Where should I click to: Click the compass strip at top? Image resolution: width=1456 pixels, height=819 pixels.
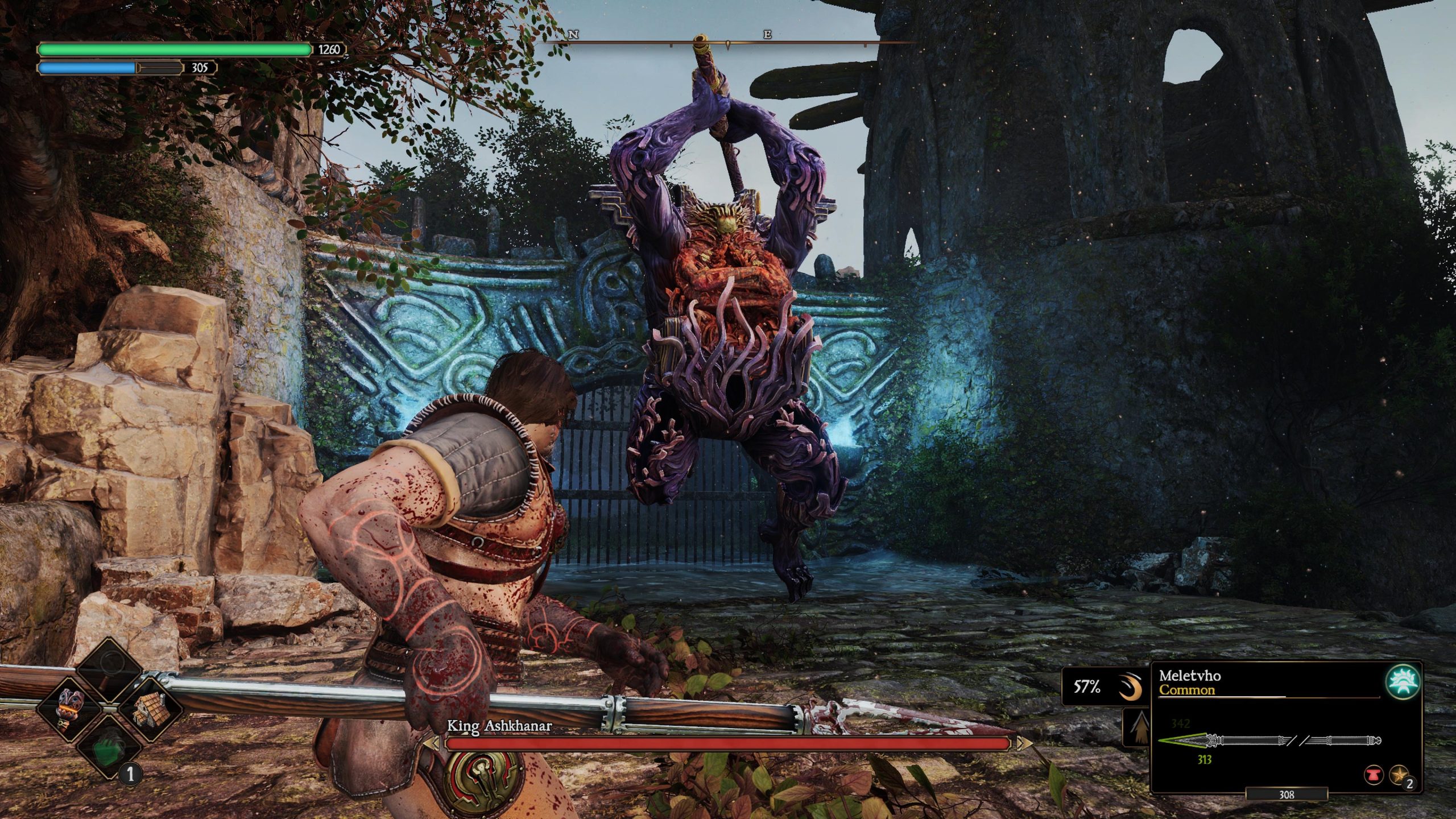[728, 42]
